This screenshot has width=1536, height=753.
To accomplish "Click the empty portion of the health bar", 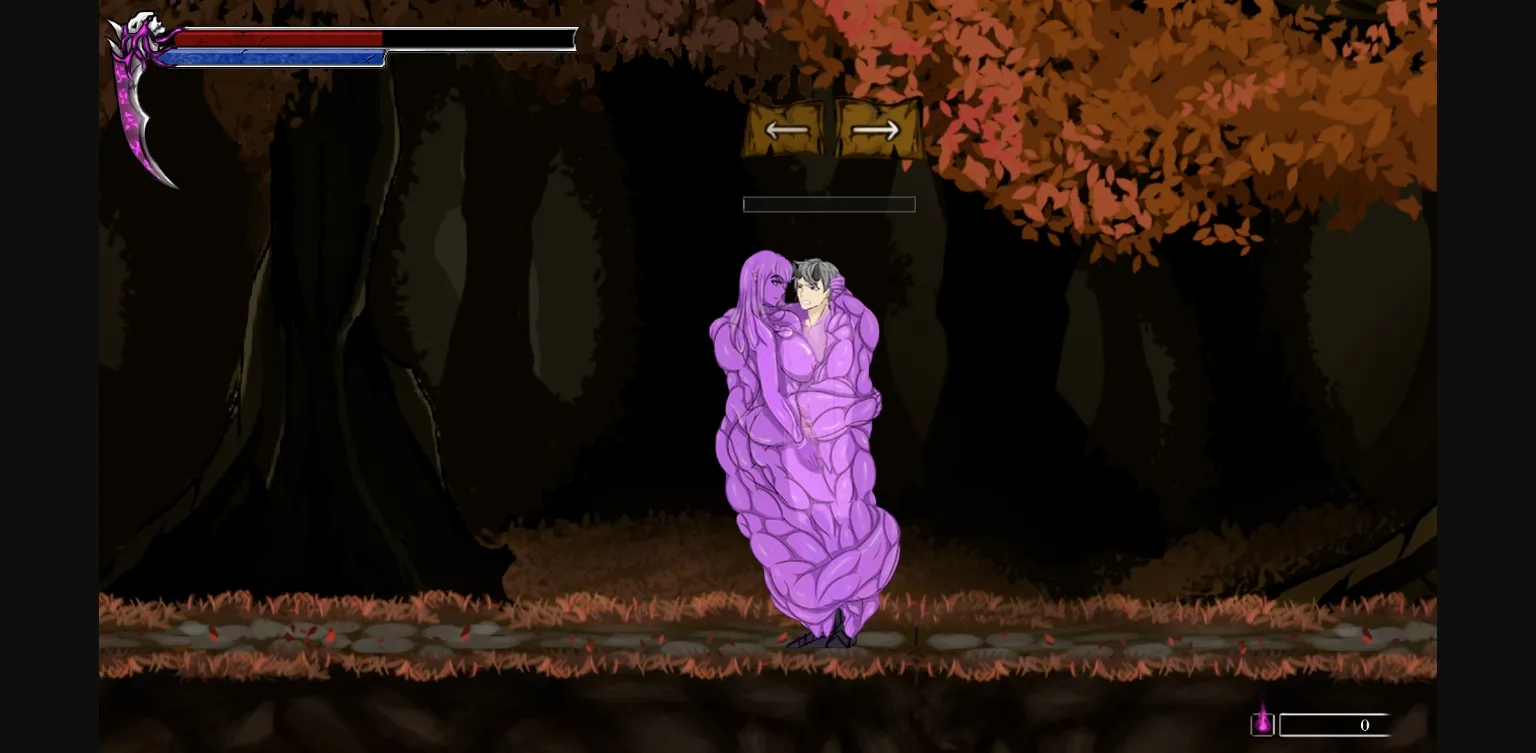I will (x=480, y=38).
